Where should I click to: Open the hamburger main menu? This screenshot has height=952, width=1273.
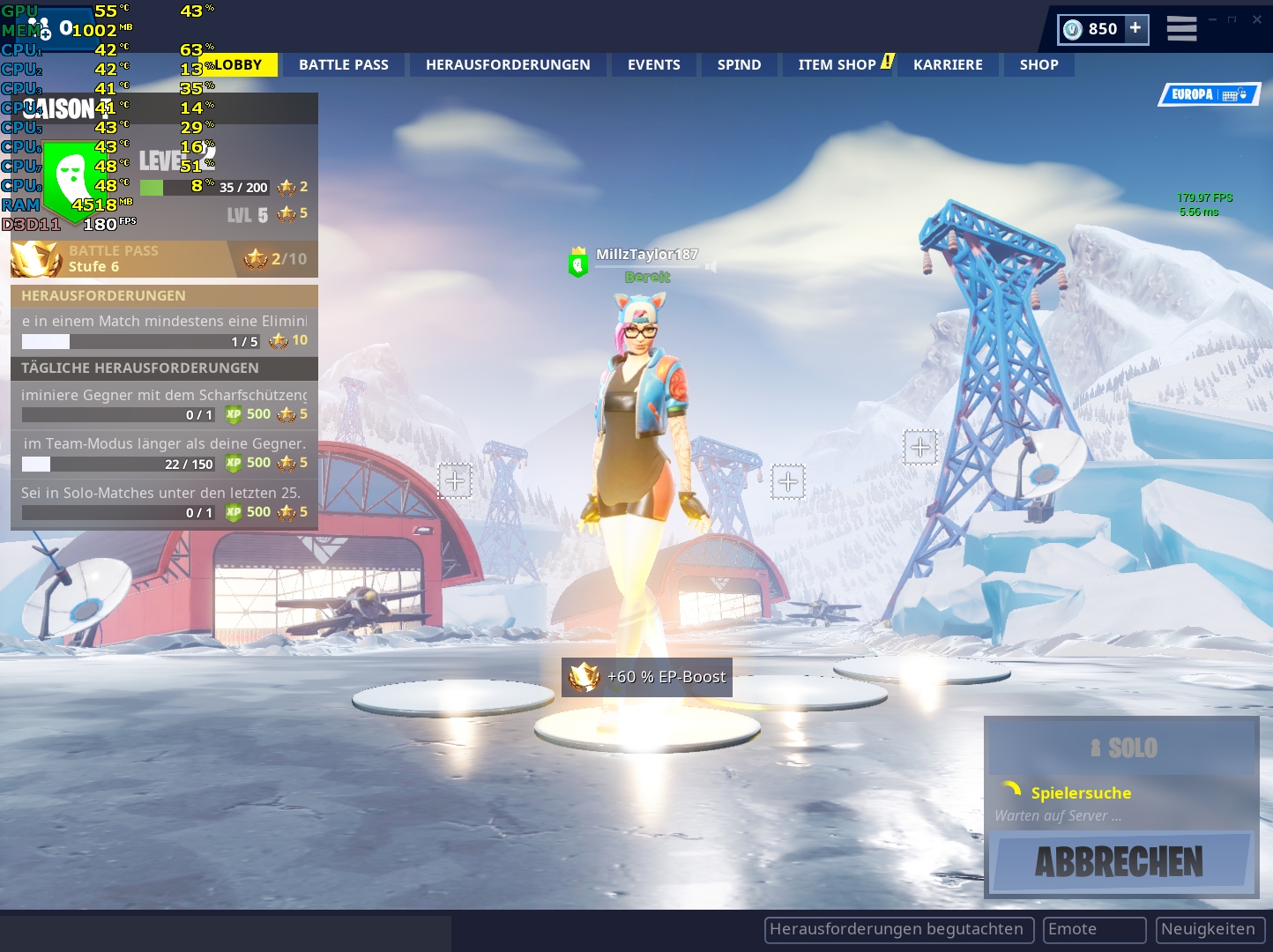point(1181,28)
